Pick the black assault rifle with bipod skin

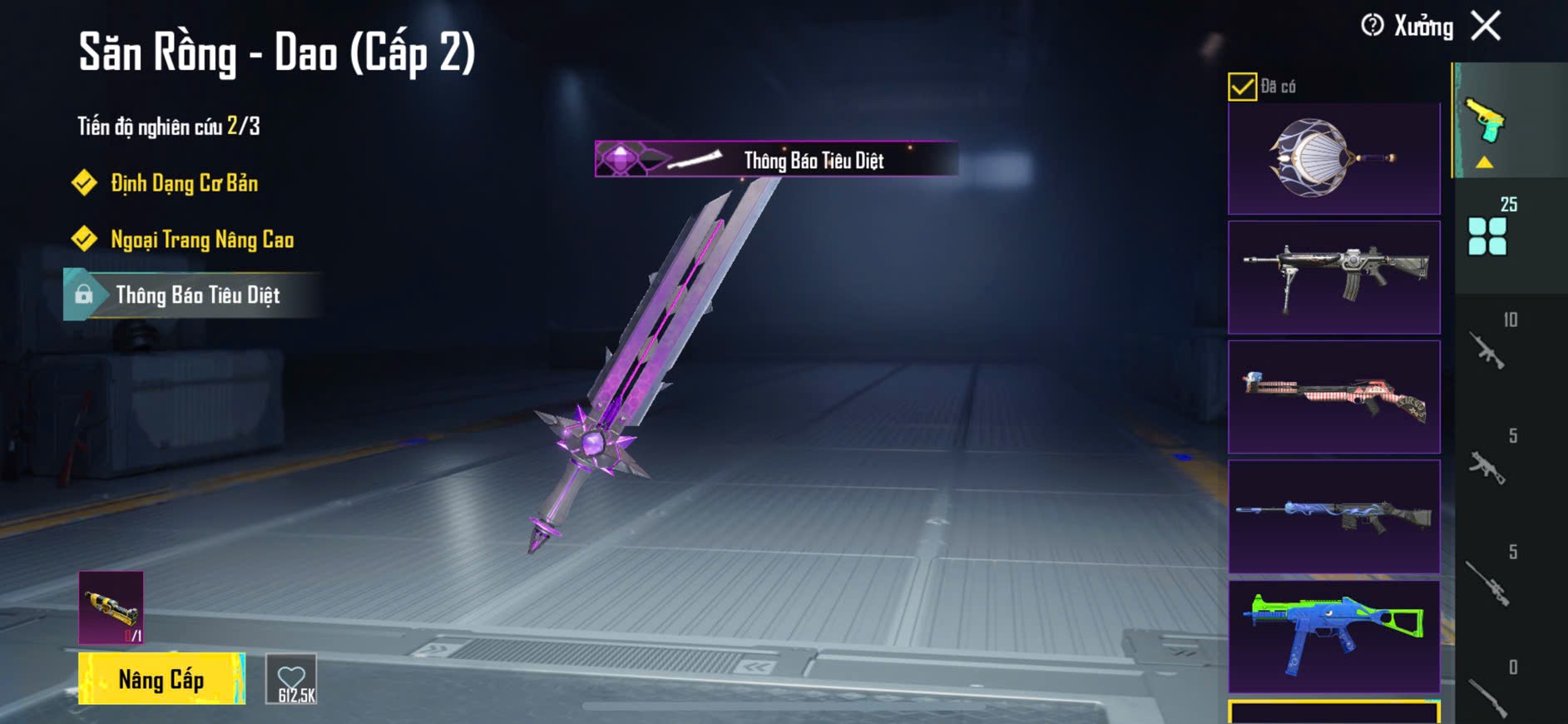tap(1333, 277)
